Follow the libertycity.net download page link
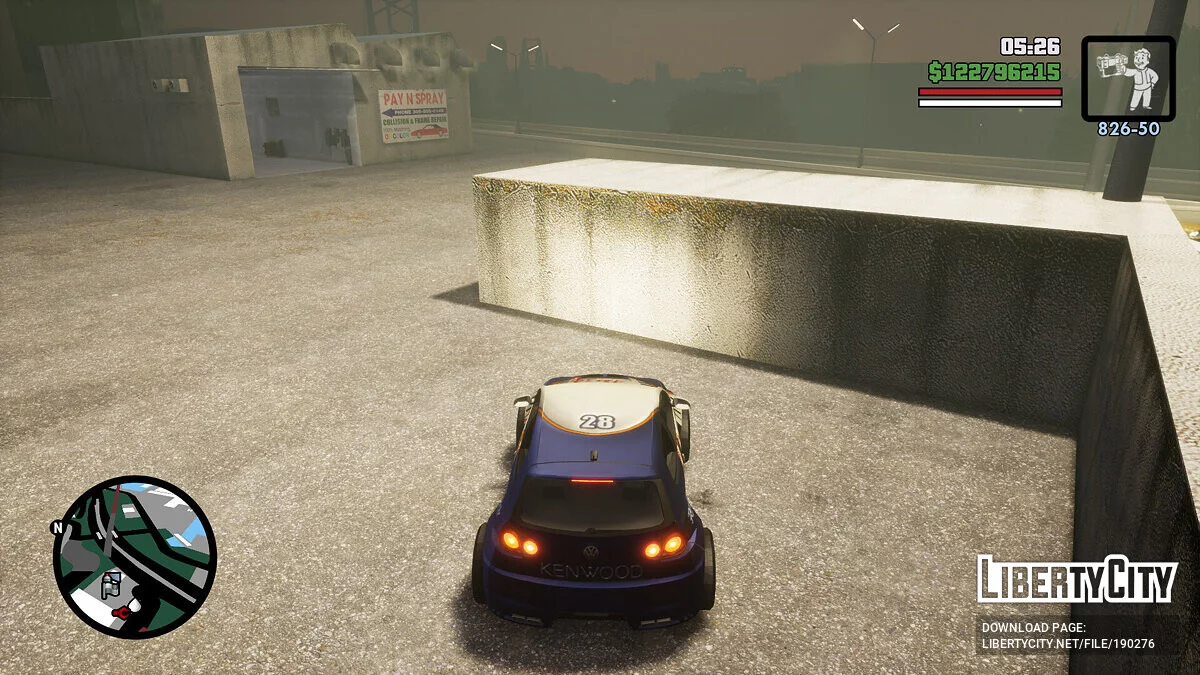 [1067, 643]
